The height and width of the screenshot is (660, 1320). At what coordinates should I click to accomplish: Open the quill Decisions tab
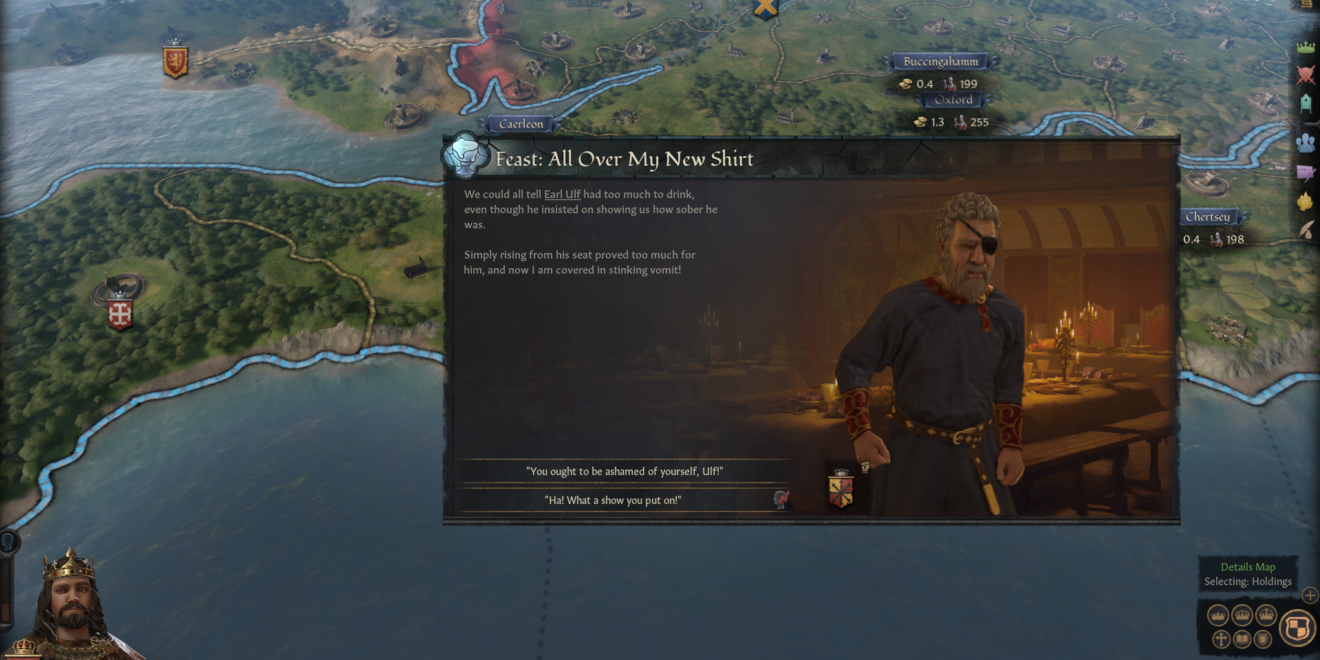(x=1305, y=229)
